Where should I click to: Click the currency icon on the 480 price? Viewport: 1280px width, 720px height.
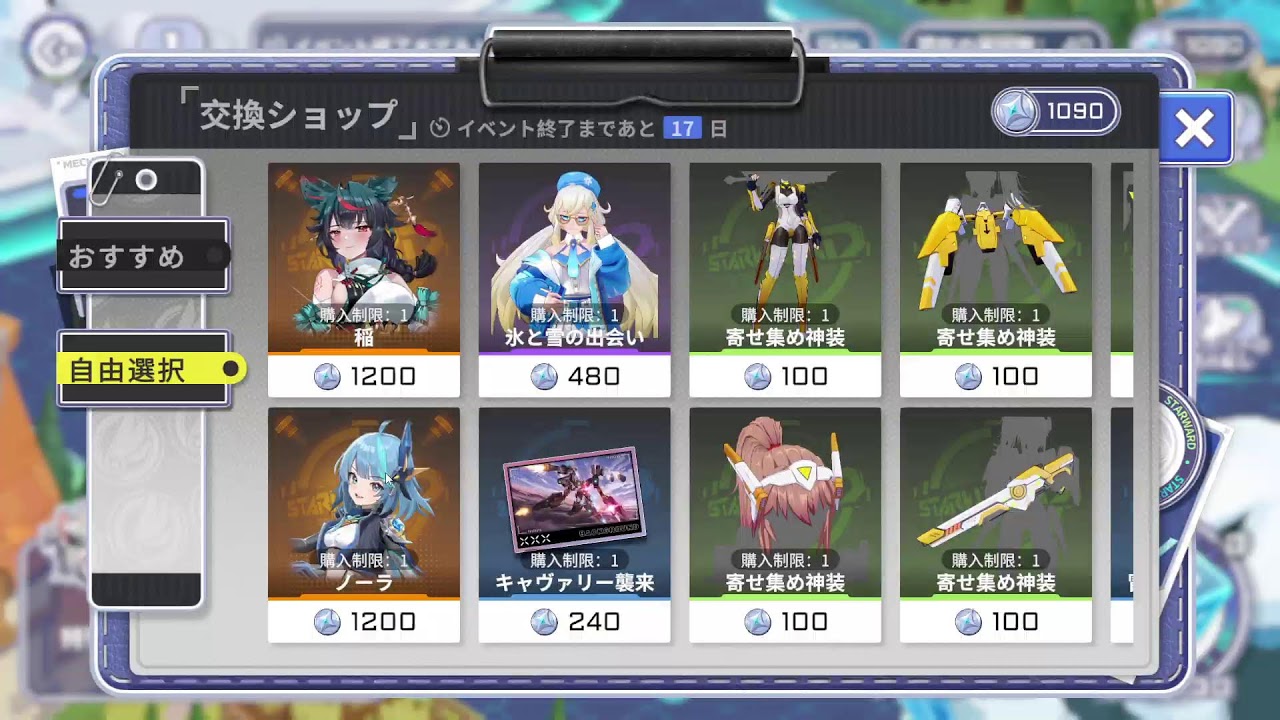(x=547, y=377)
